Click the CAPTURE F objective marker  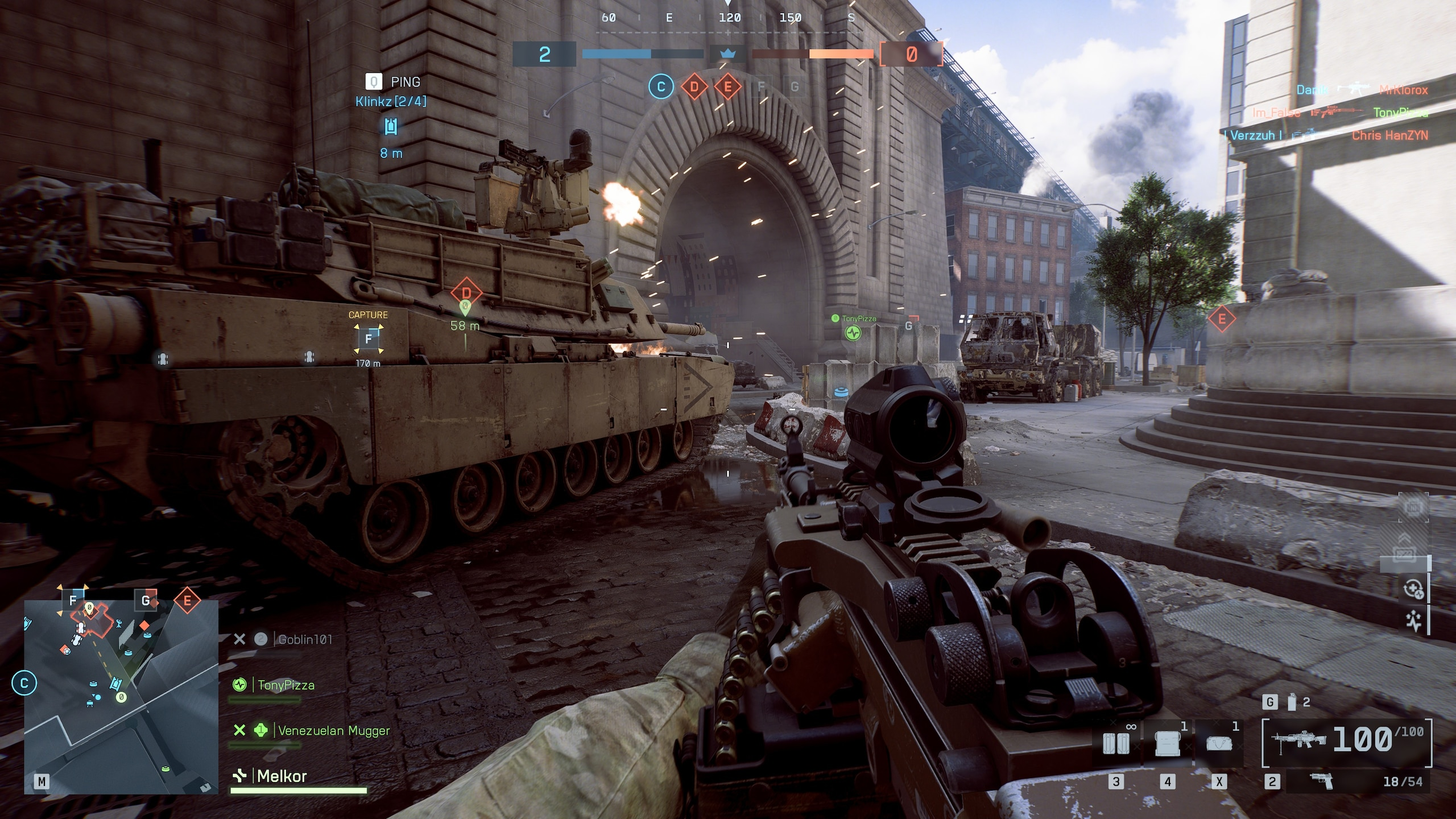click(x=368, y=339)
